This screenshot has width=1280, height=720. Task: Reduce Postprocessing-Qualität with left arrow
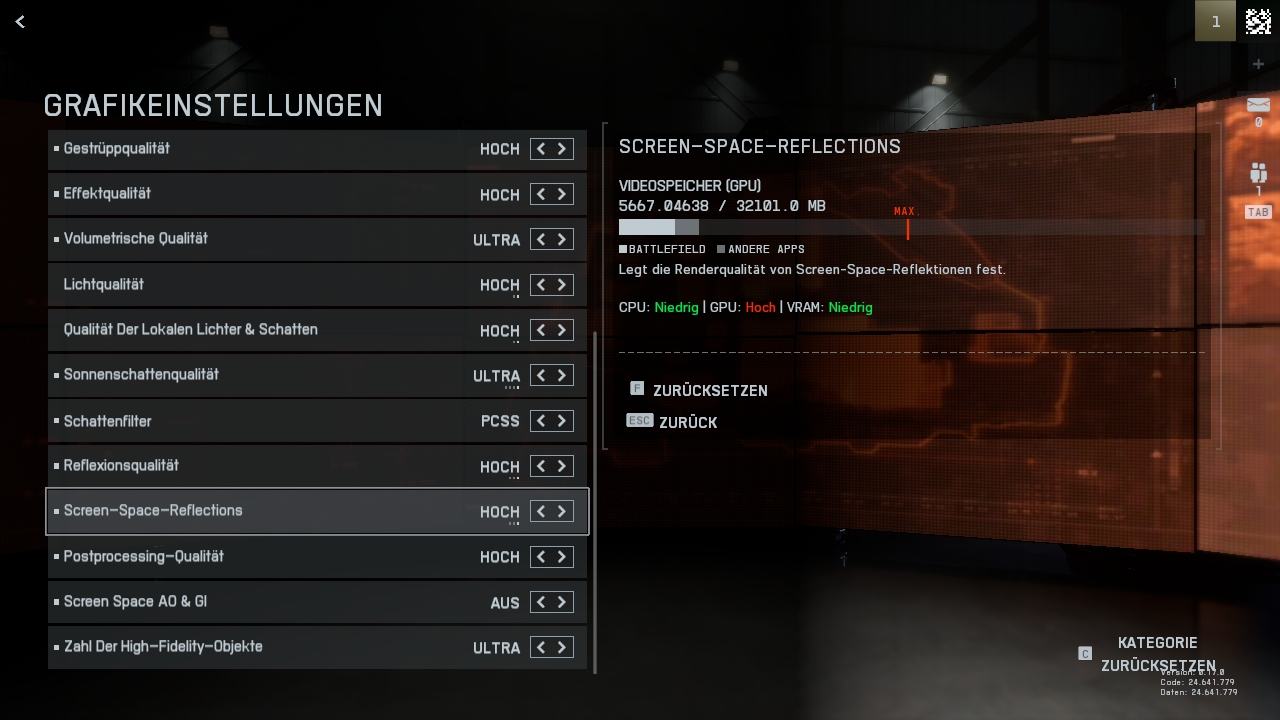click(541, 557)
